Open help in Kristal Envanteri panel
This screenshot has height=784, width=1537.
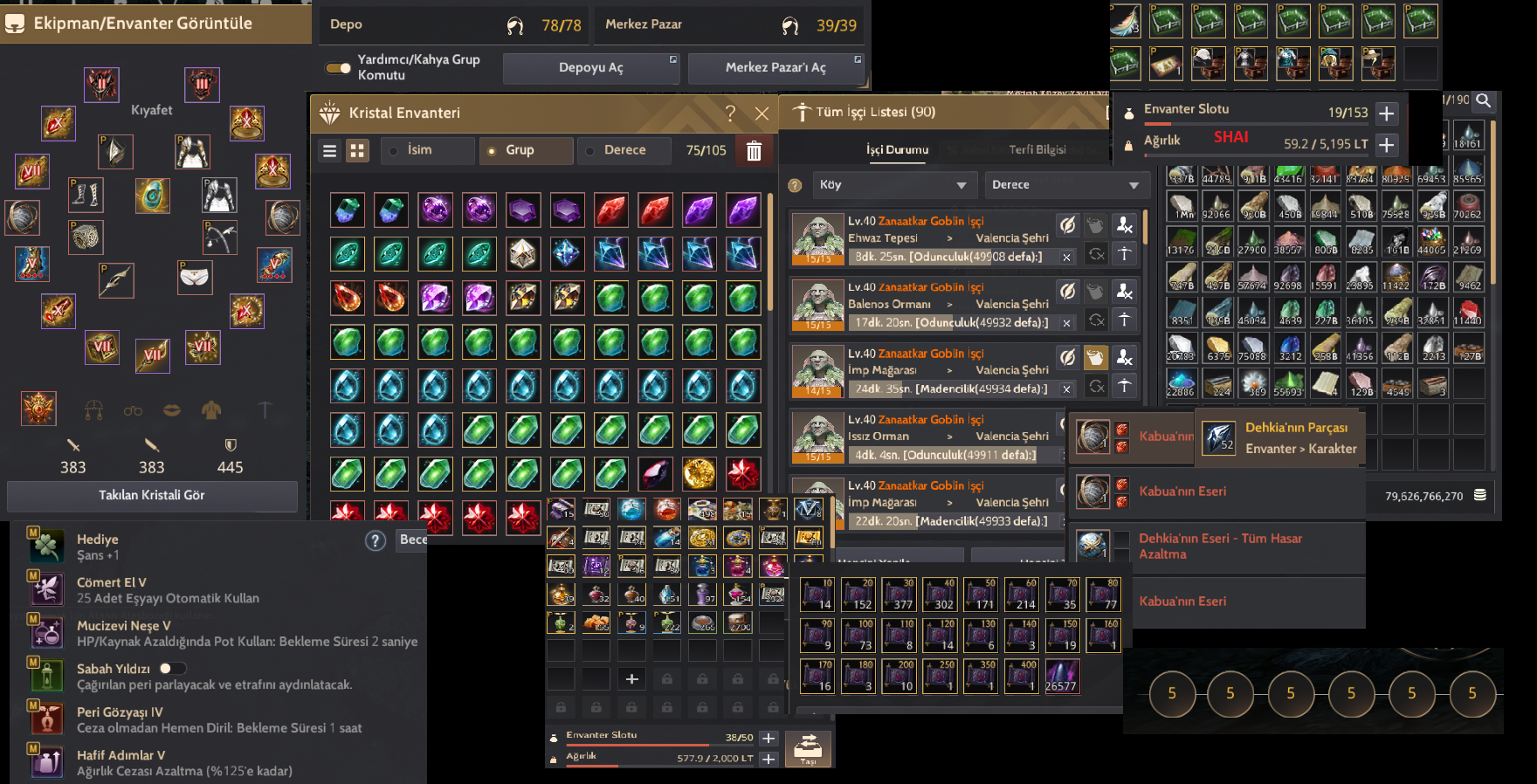click(730, 113)
